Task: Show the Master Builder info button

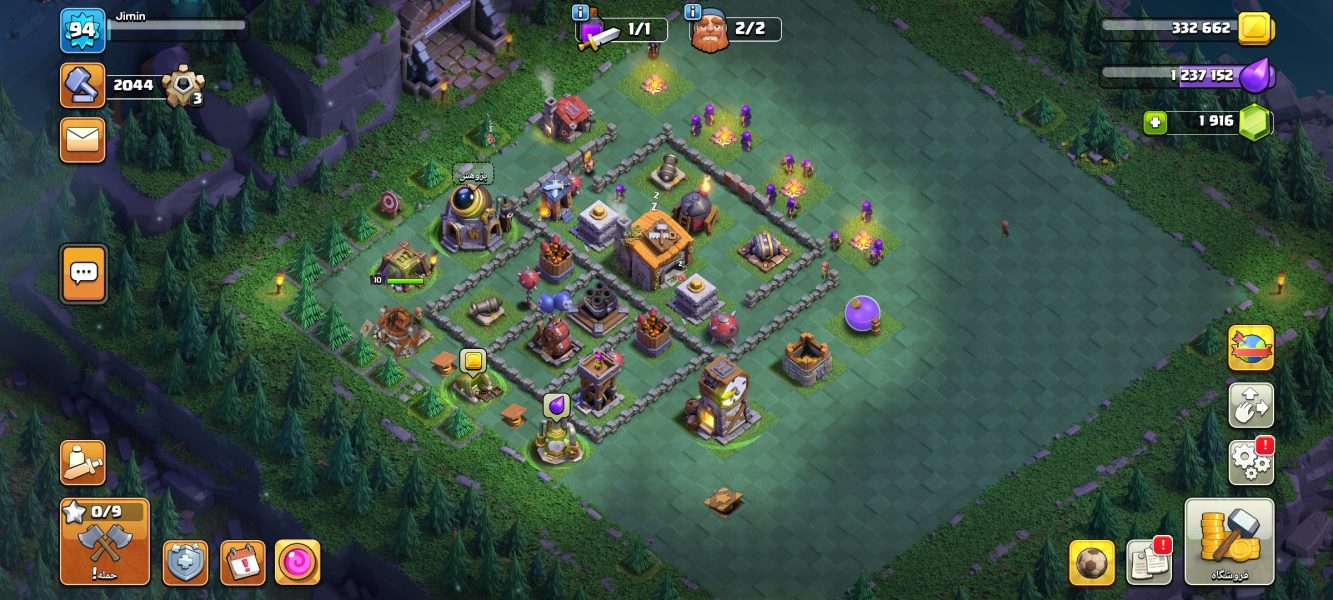Action: coord(692,12)
